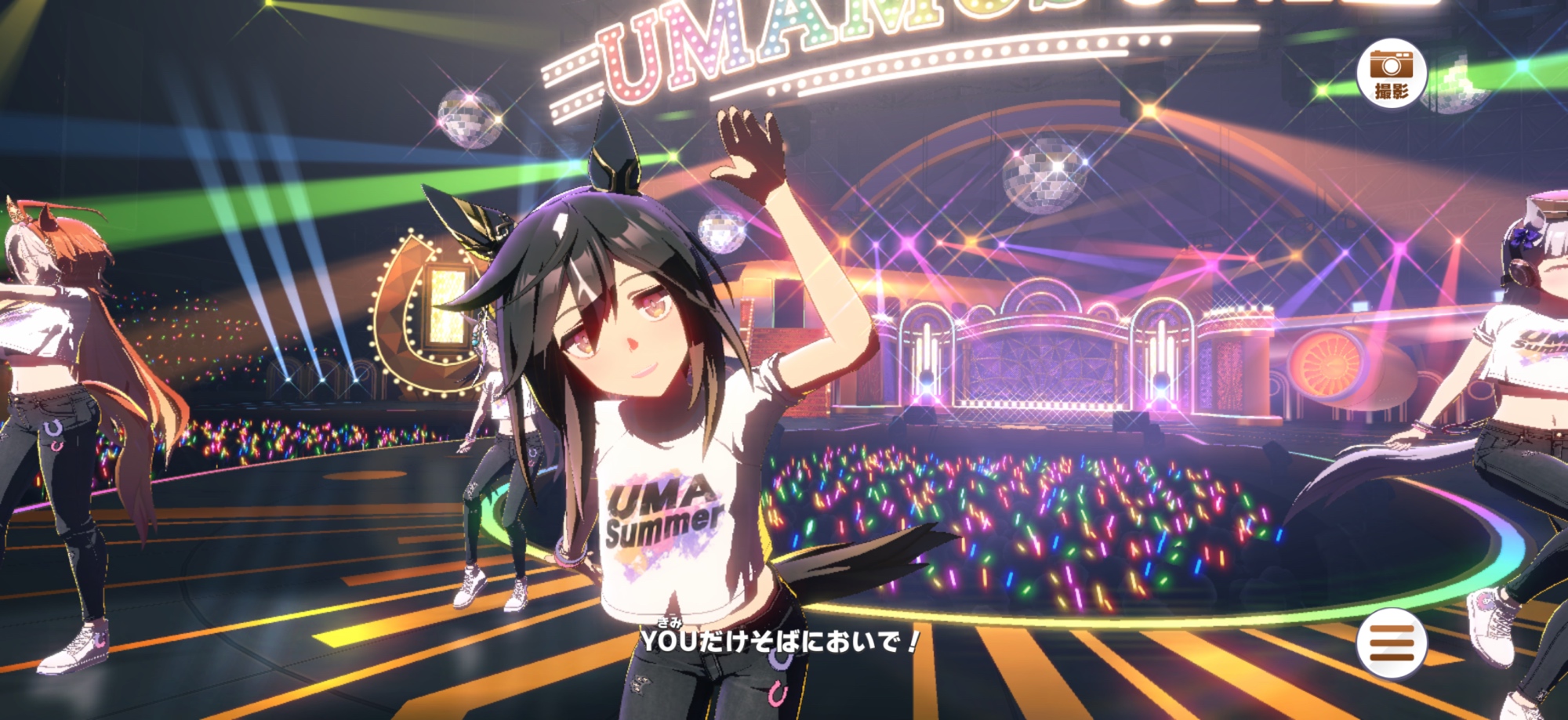Open the three-line hamburger menu
Viewport: 1568px width, 720px height.
click(x=1392, y=642)
